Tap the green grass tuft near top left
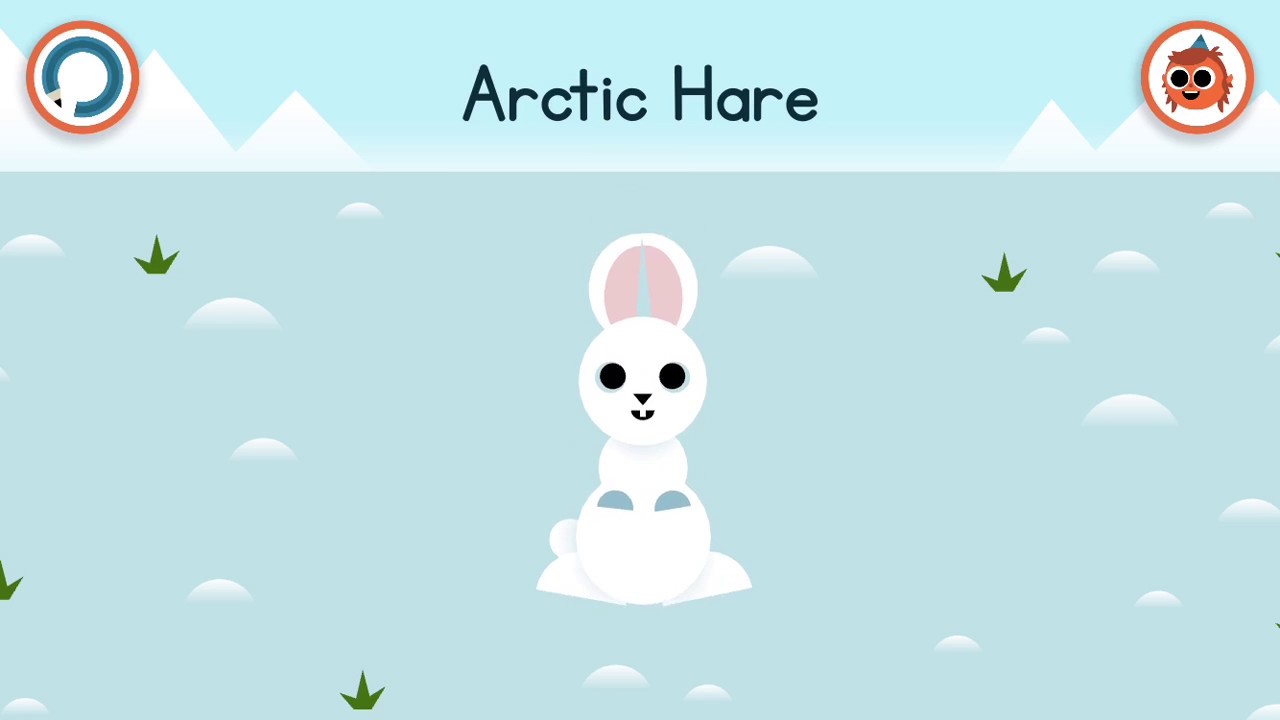This screenshot has height=720, width=1280. point(157,260)
